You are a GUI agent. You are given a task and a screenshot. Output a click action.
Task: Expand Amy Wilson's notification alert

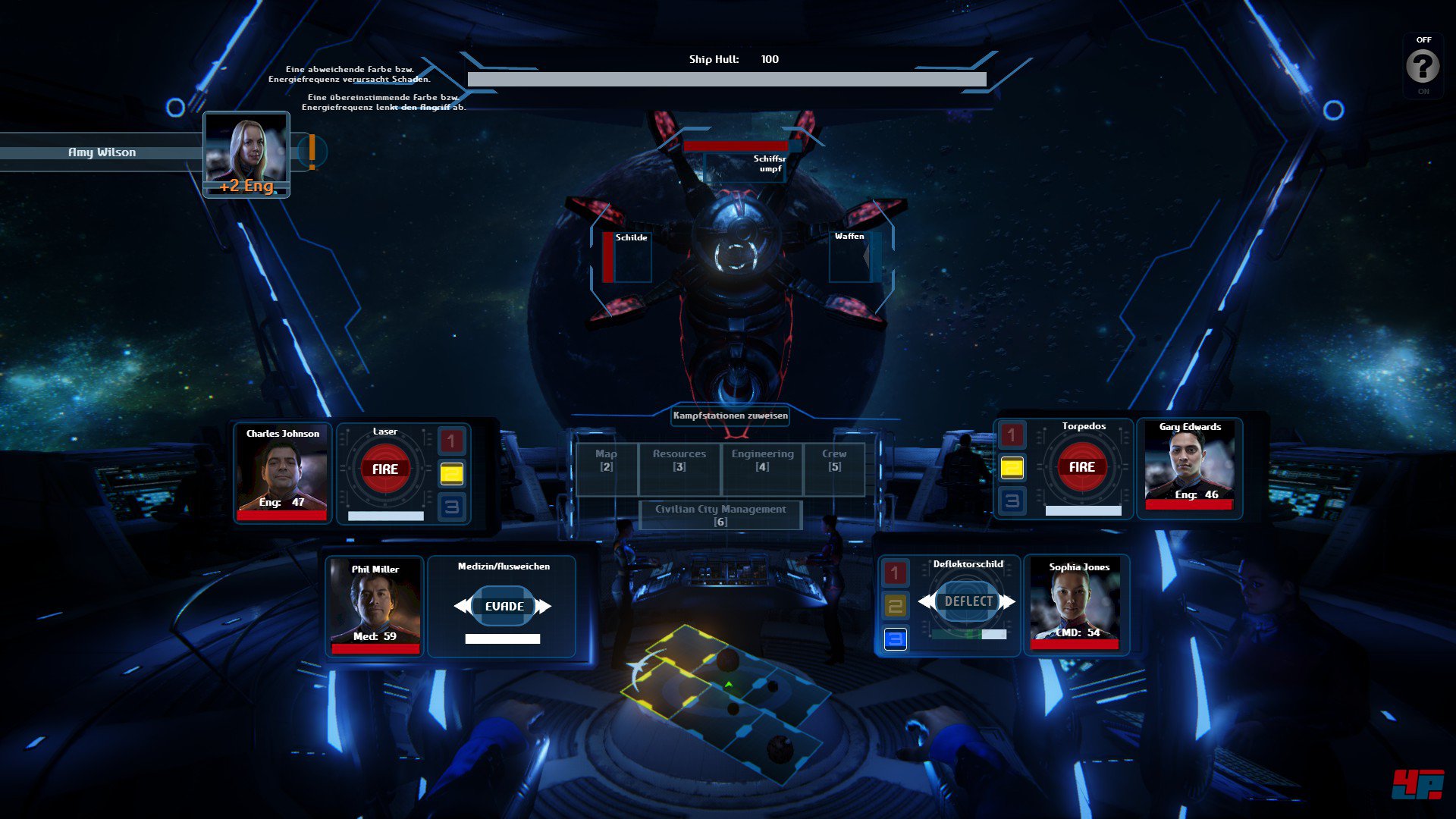pos(311,152)
